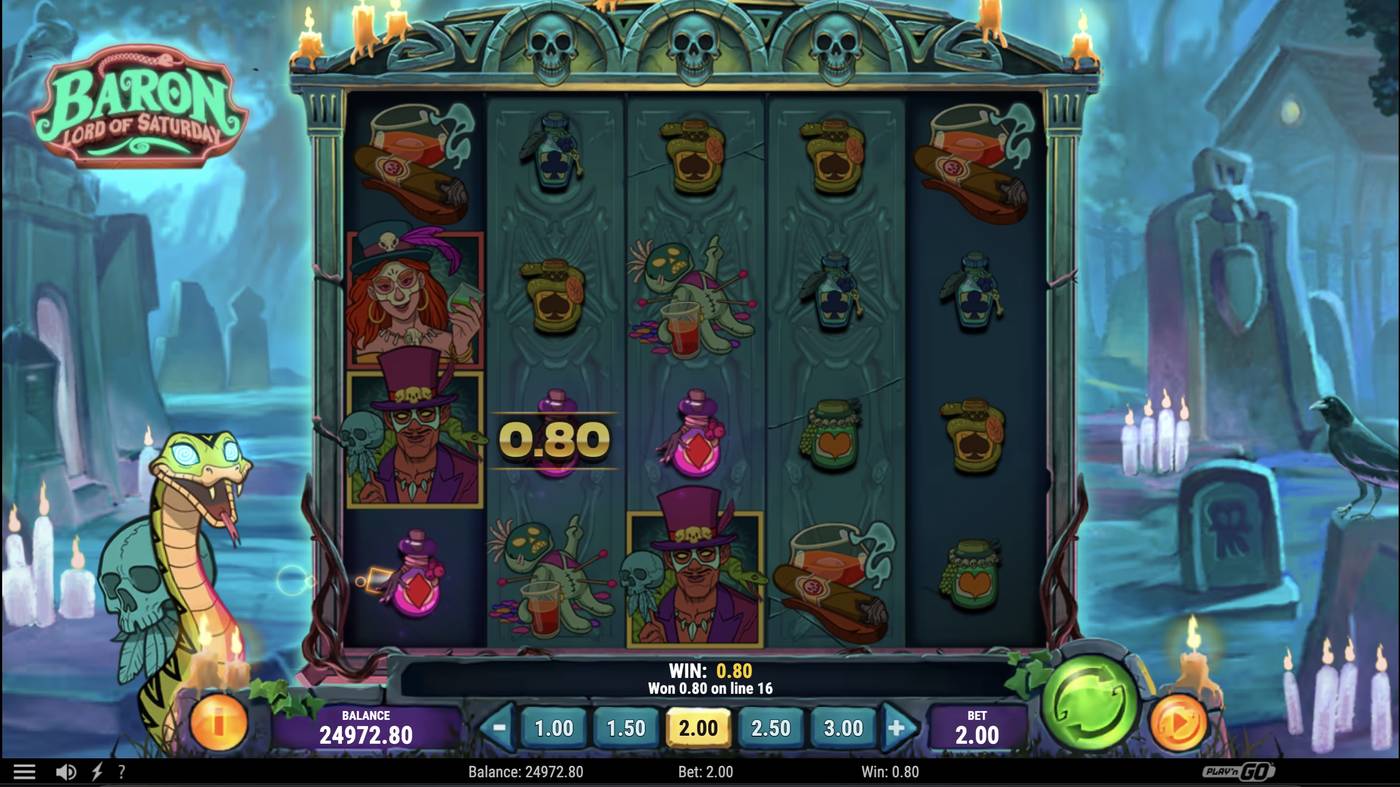This screenshot has height=787, width=1400.
Task: Enable quick spin lightning mode
Action: (x=95, y=770)
